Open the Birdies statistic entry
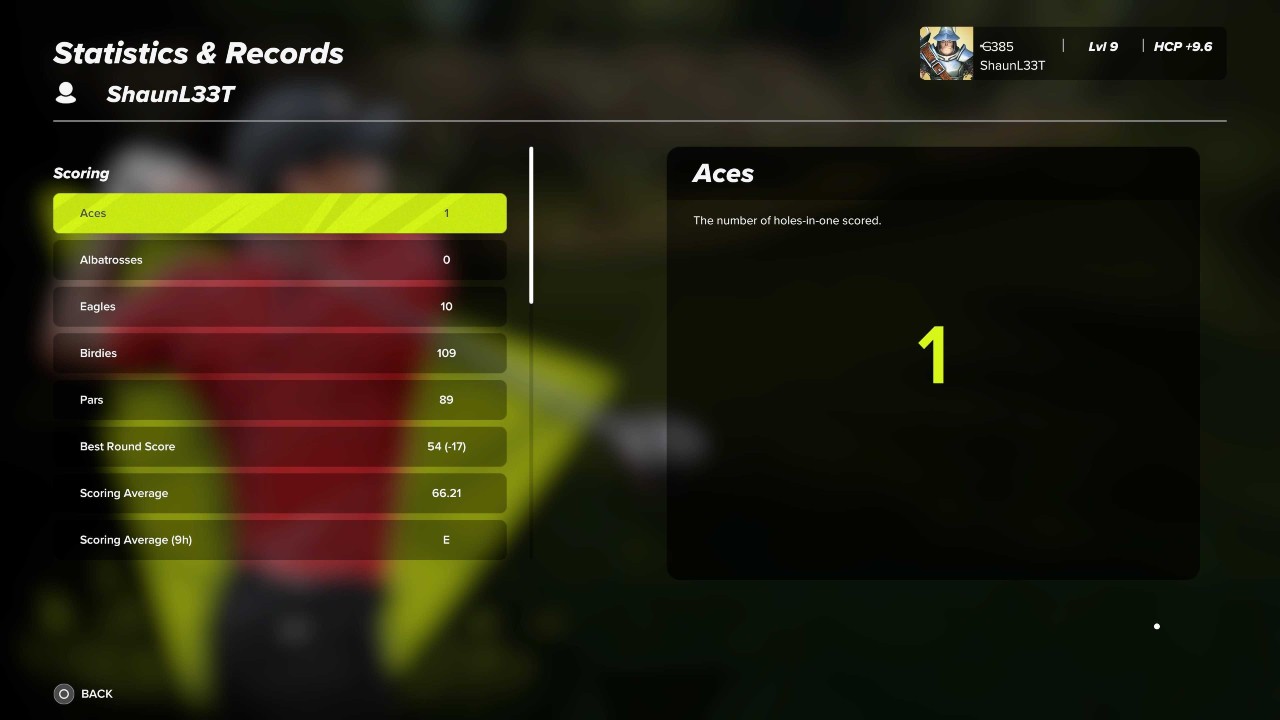Image resolution: width=1280 pixels, height=720 pixels. pos(279,353)
